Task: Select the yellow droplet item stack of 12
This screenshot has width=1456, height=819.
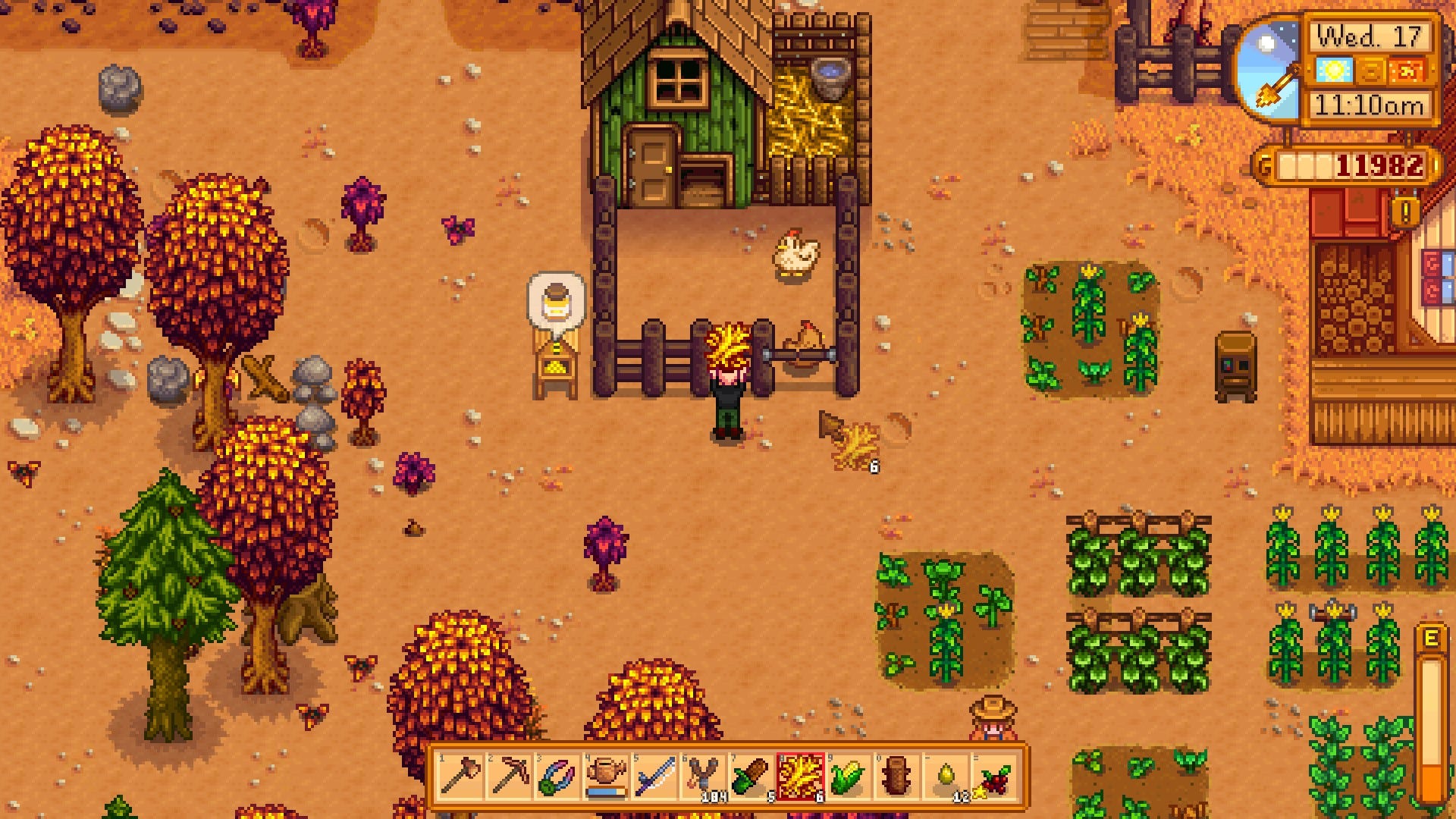Action: pos(946,777)
